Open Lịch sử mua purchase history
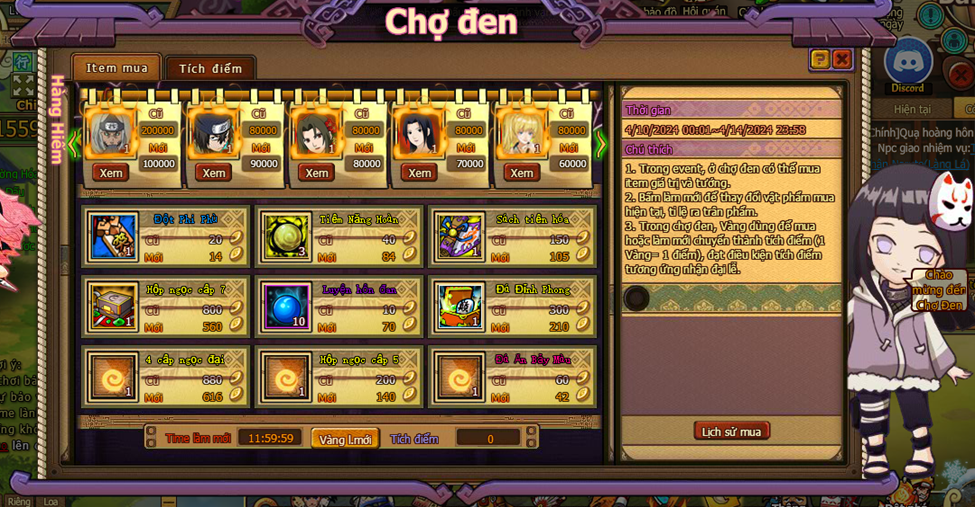 pos(731,431)
